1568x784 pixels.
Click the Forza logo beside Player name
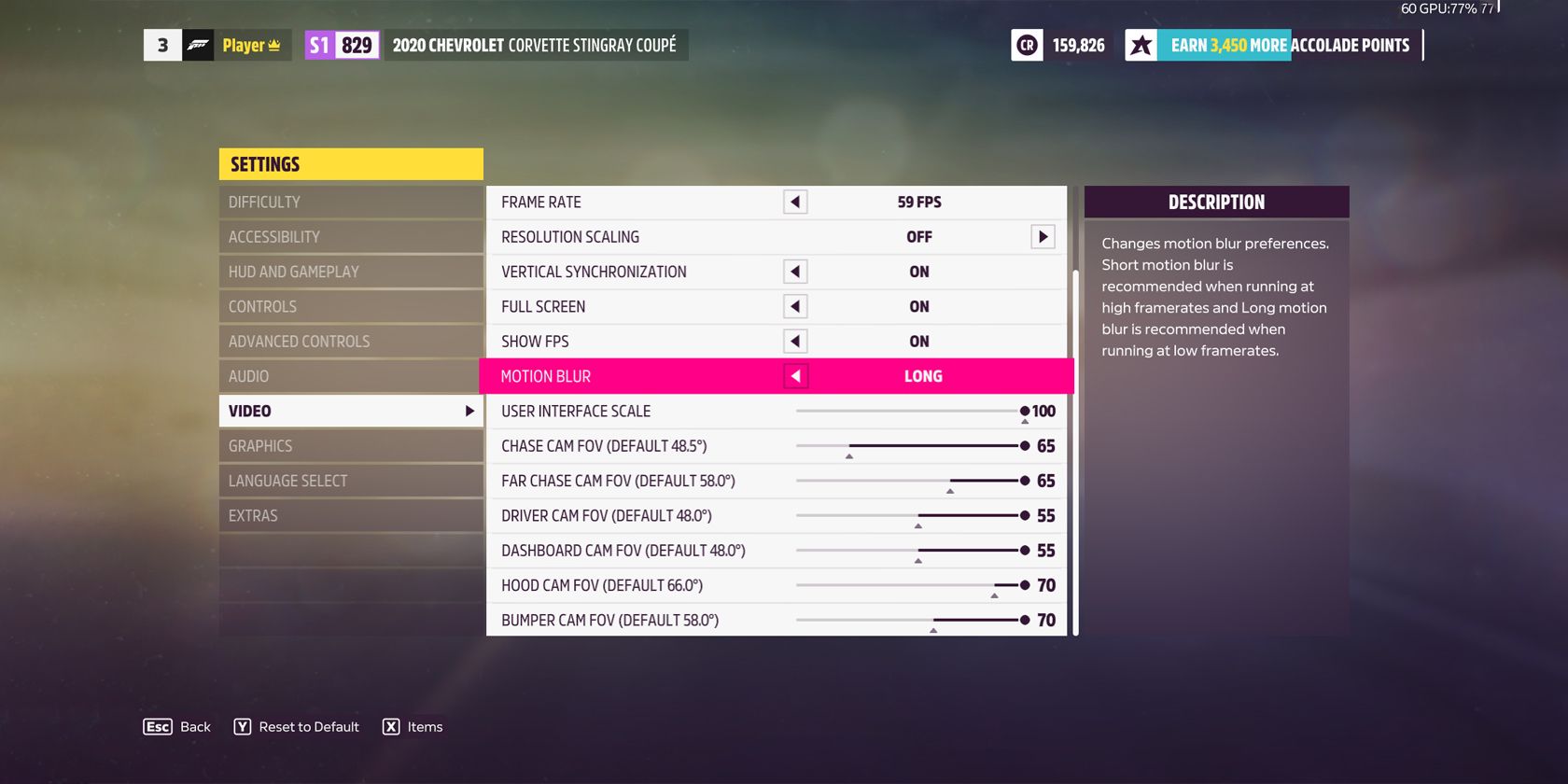pyautogui.click(x=200, y=44)
